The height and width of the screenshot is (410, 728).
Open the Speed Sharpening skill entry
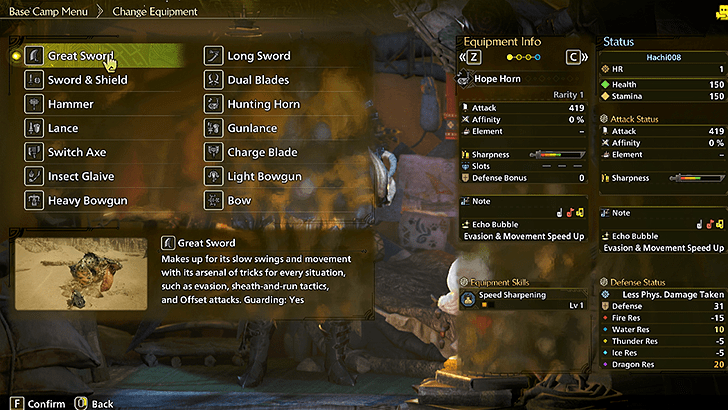(x=521, y=297)
